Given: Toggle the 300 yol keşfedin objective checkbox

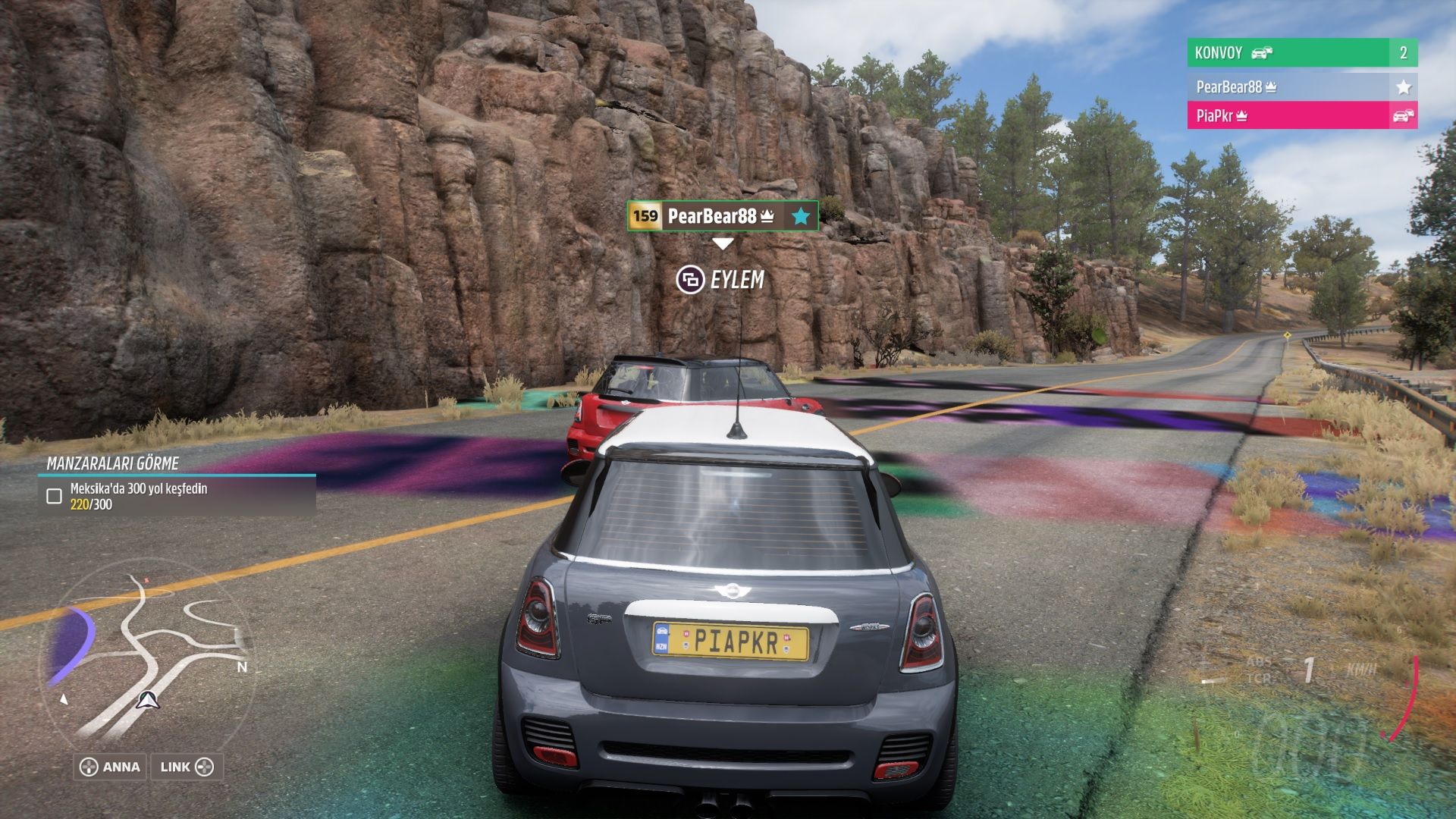Looking at the screenshot, I should coord(55,497).
